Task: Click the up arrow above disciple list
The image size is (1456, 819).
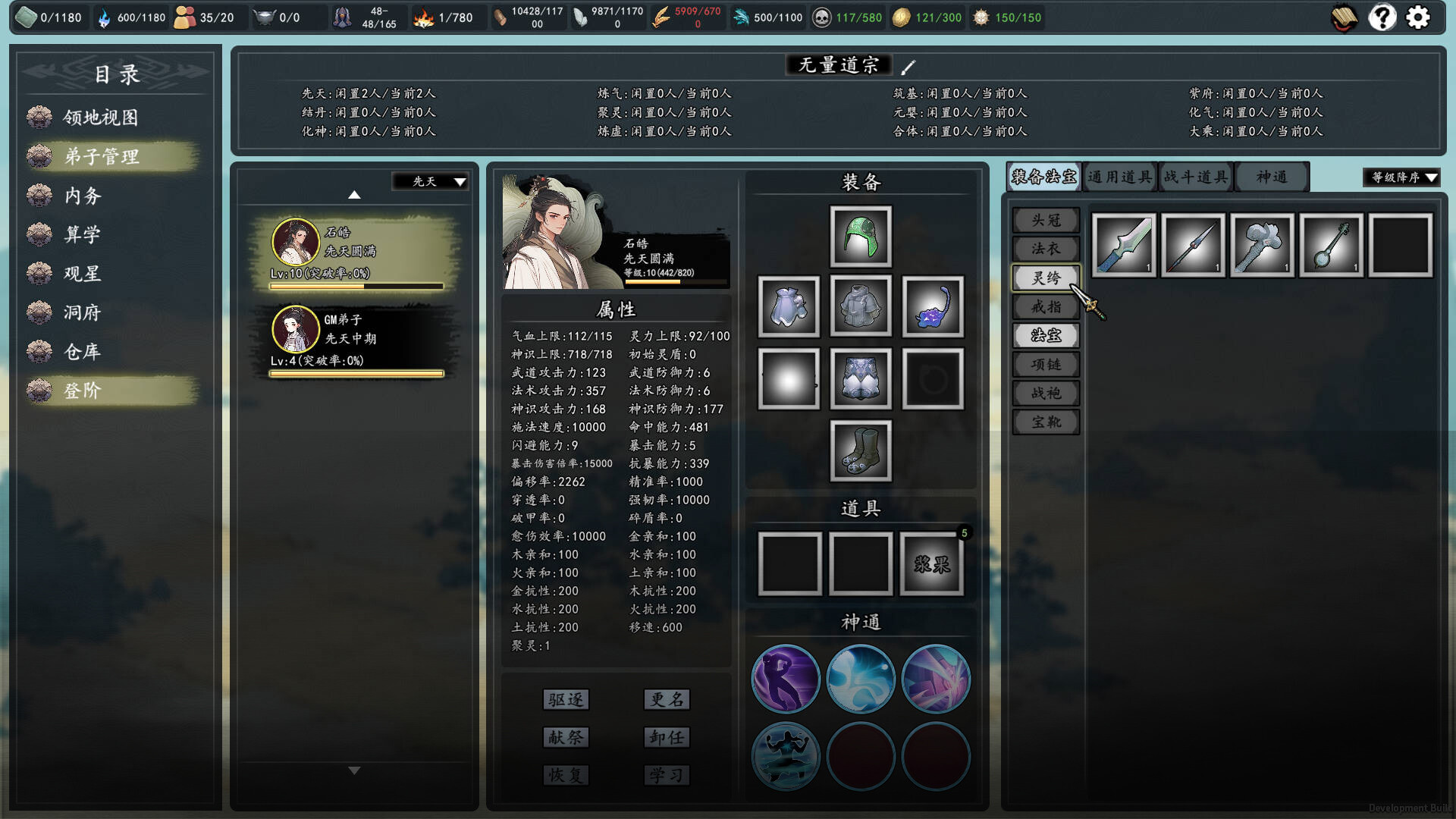Action: [x=353, y=196]
